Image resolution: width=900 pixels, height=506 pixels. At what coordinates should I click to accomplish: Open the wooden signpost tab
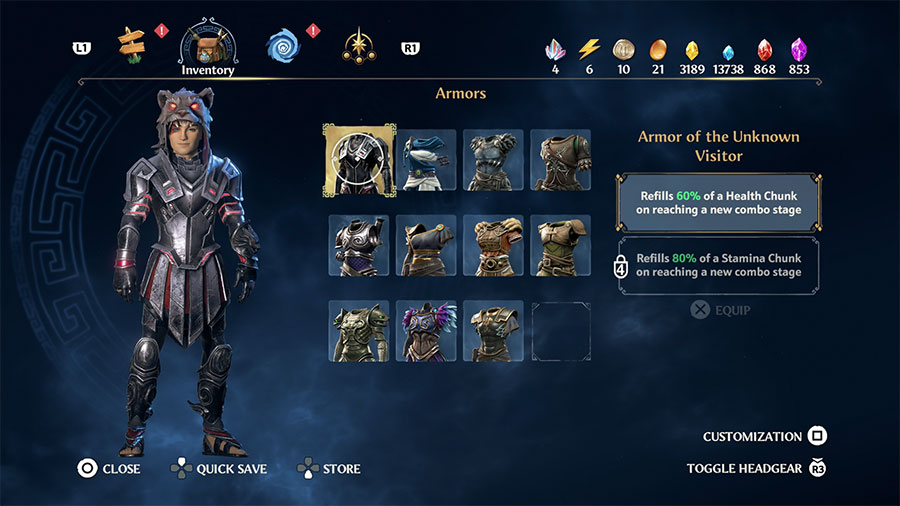[x=131, y=44]
